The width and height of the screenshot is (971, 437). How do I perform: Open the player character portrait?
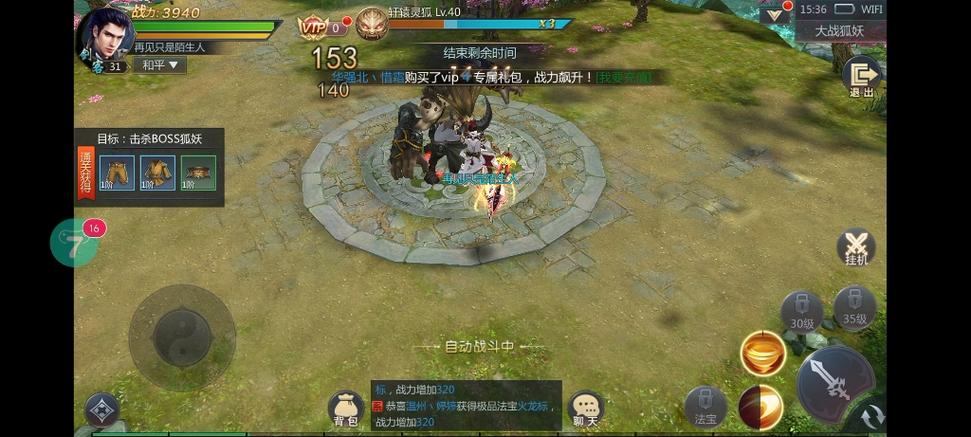105,38
